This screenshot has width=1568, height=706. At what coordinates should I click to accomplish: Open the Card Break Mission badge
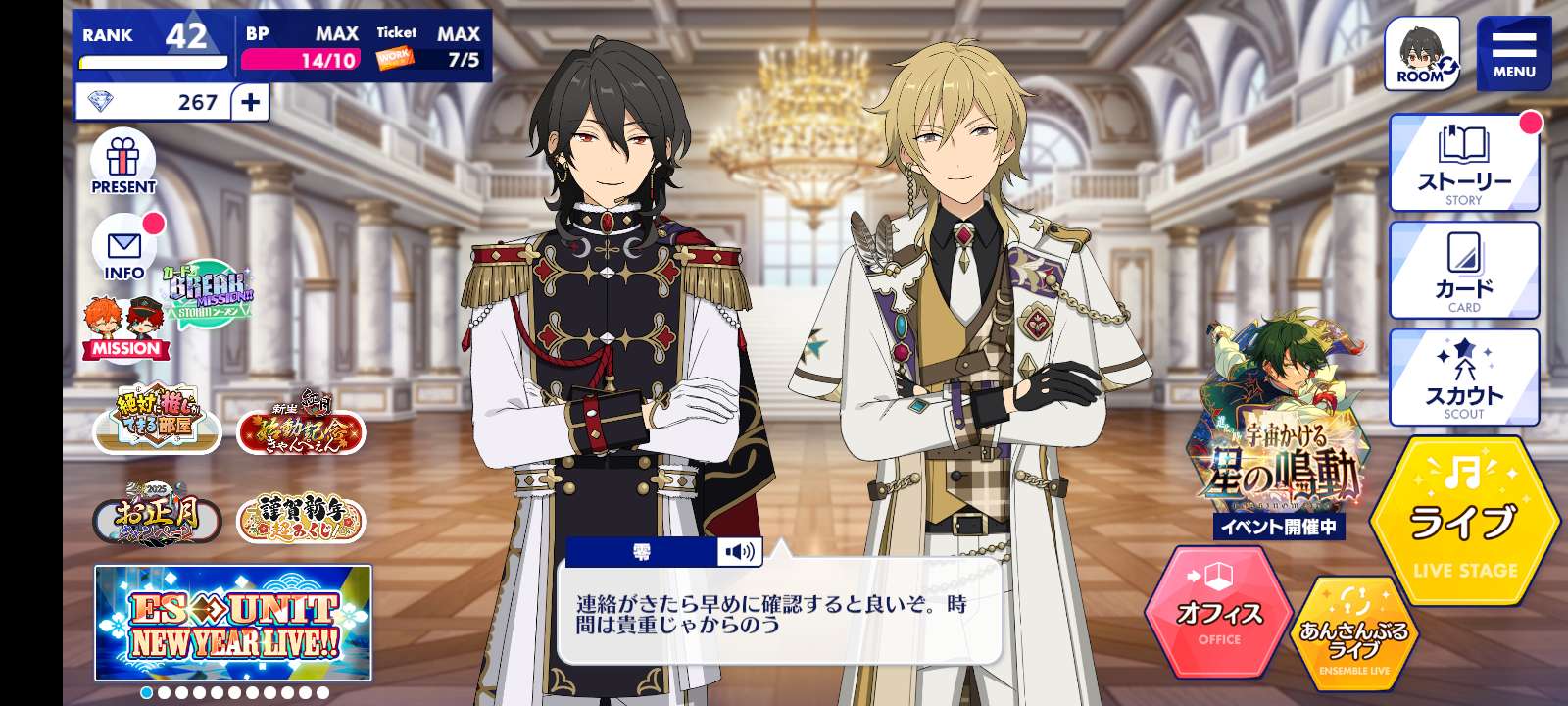207,293
